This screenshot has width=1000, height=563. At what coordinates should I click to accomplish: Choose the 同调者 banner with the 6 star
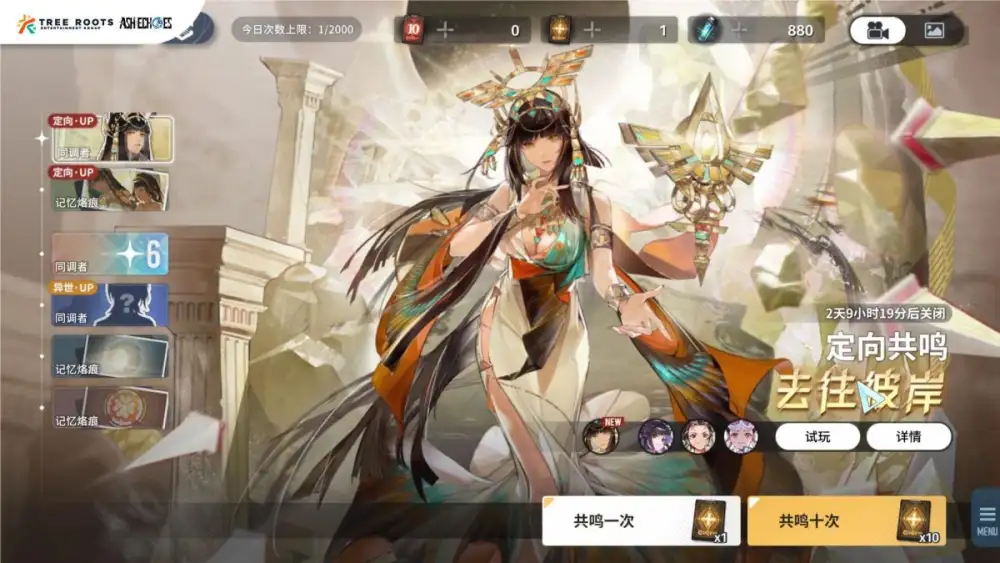[x=110, y=254]
